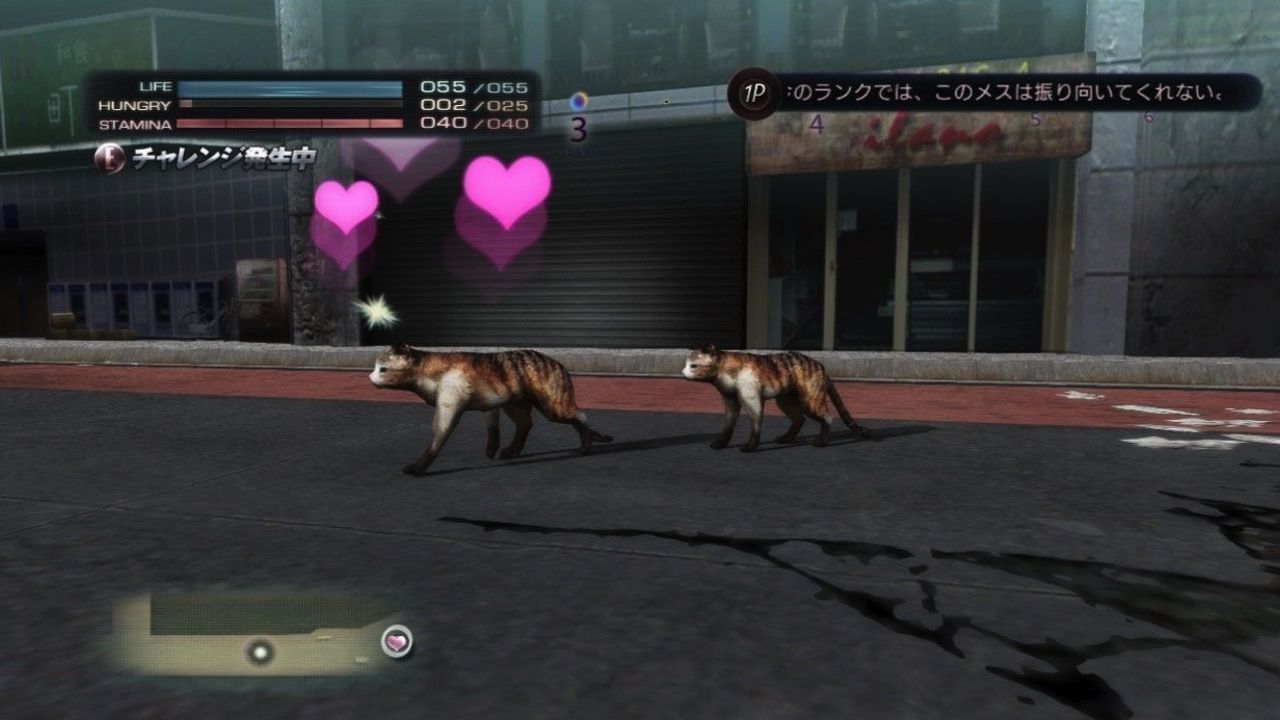Open the challenge in progress notice

click(206, 158)
